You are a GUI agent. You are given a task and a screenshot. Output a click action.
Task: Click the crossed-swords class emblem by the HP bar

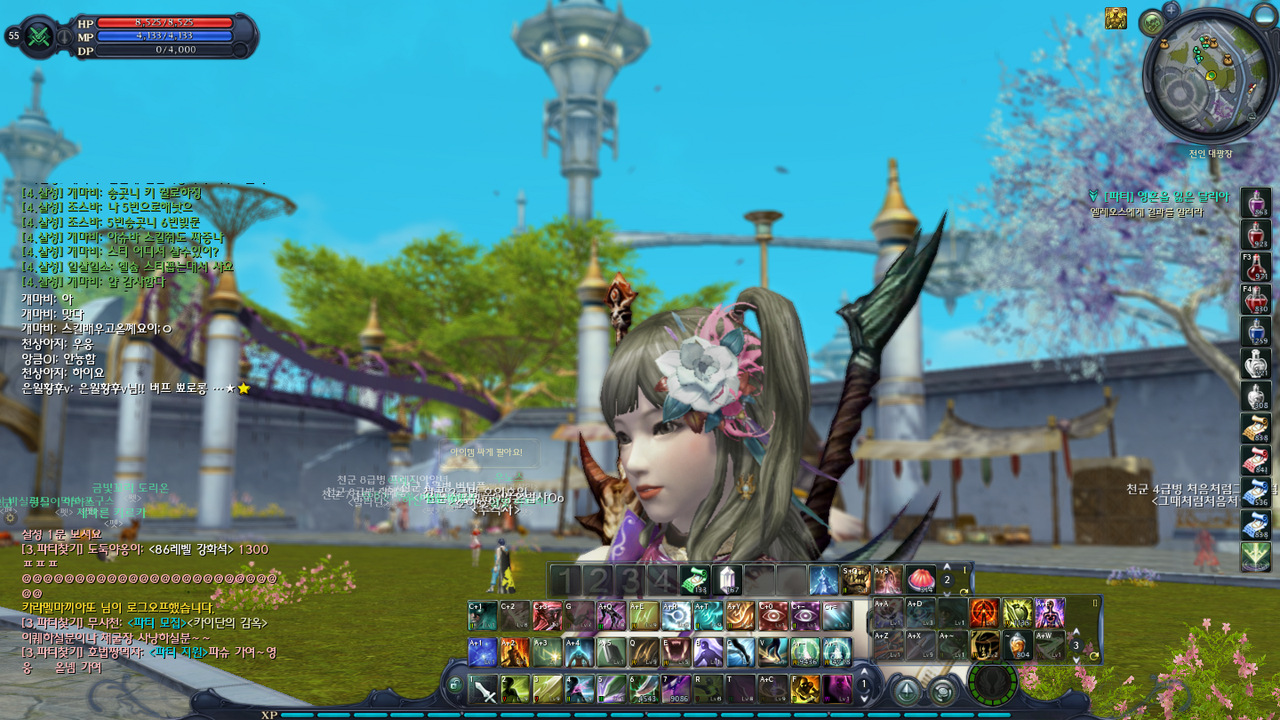tap(40, 36)
